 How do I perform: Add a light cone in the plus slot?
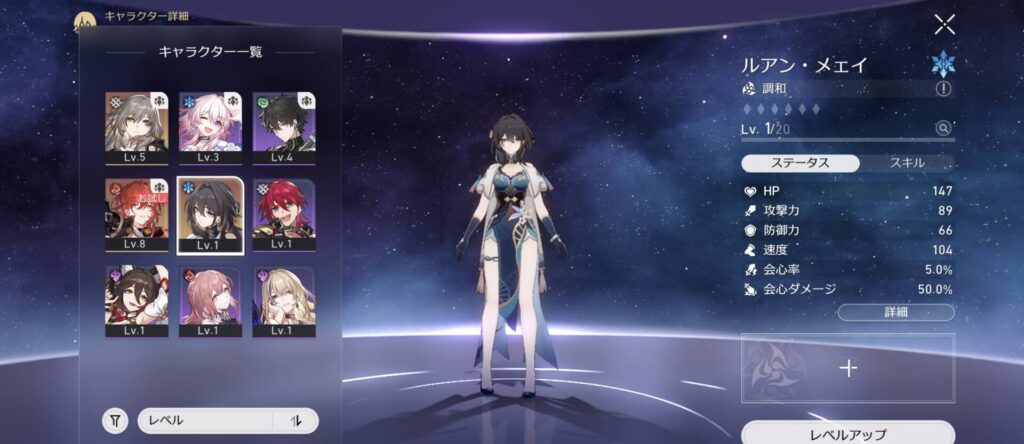[x=848, y=368]
